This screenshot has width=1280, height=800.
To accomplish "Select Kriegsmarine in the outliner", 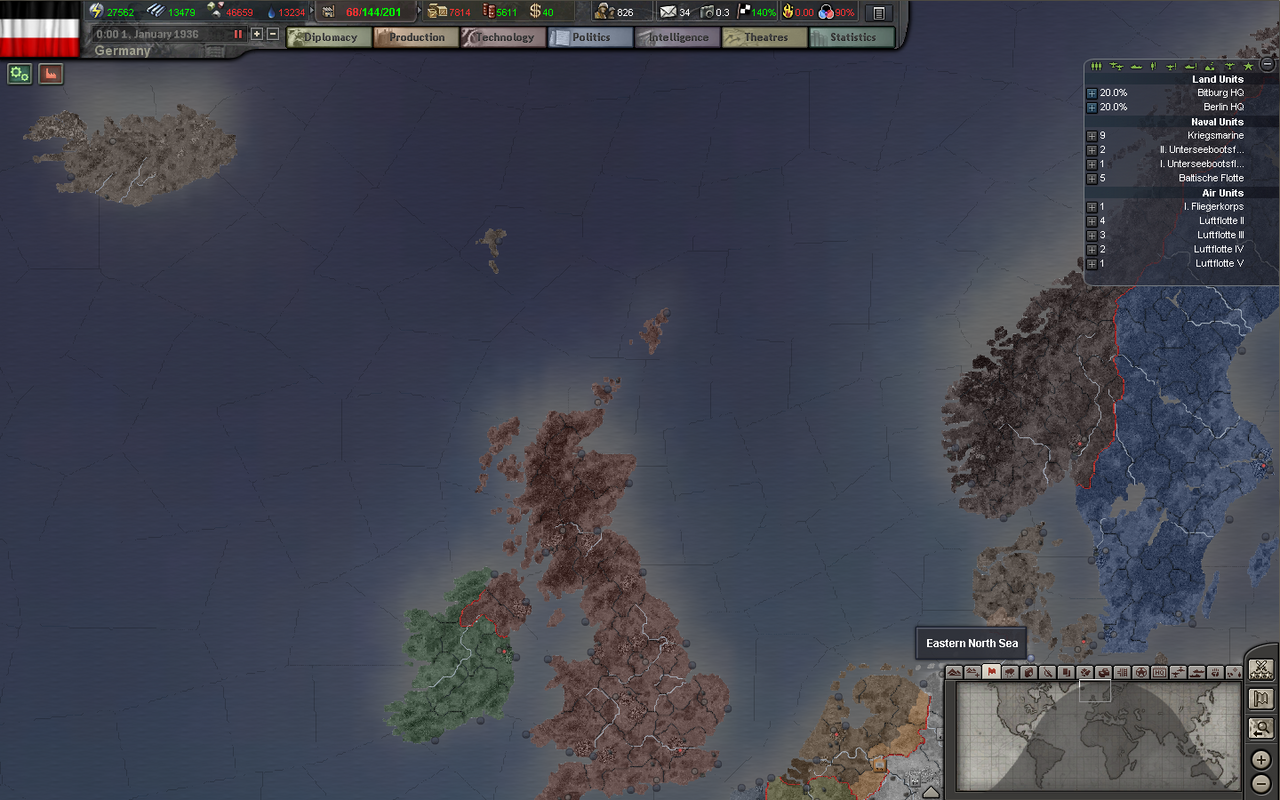I will pos(1215,136).
